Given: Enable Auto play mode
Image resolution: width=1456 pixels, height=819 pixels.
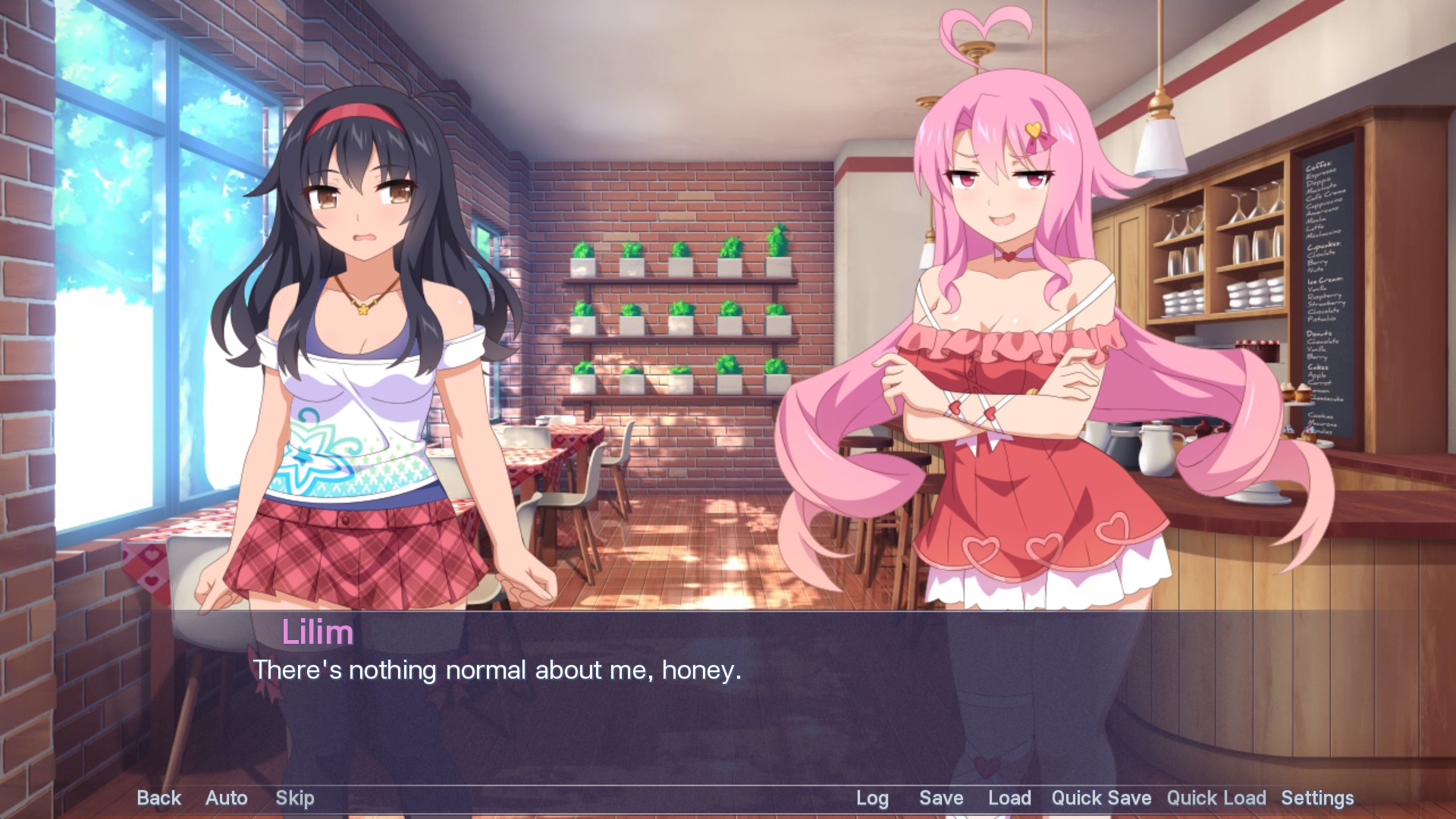Looking at the screenshot, I should tap(226, 798).
